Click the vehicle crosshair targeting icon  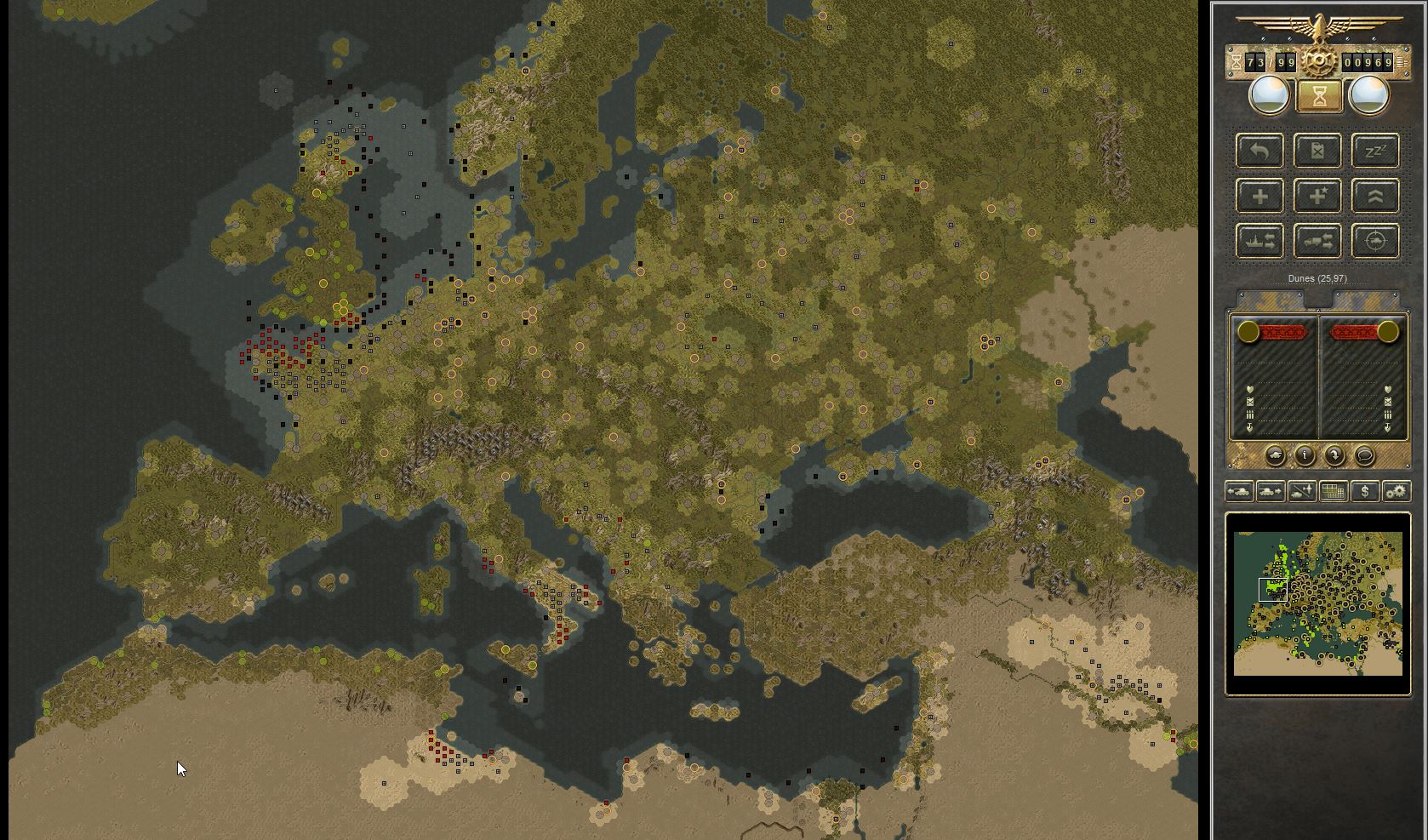click(x=1374, y=241)
